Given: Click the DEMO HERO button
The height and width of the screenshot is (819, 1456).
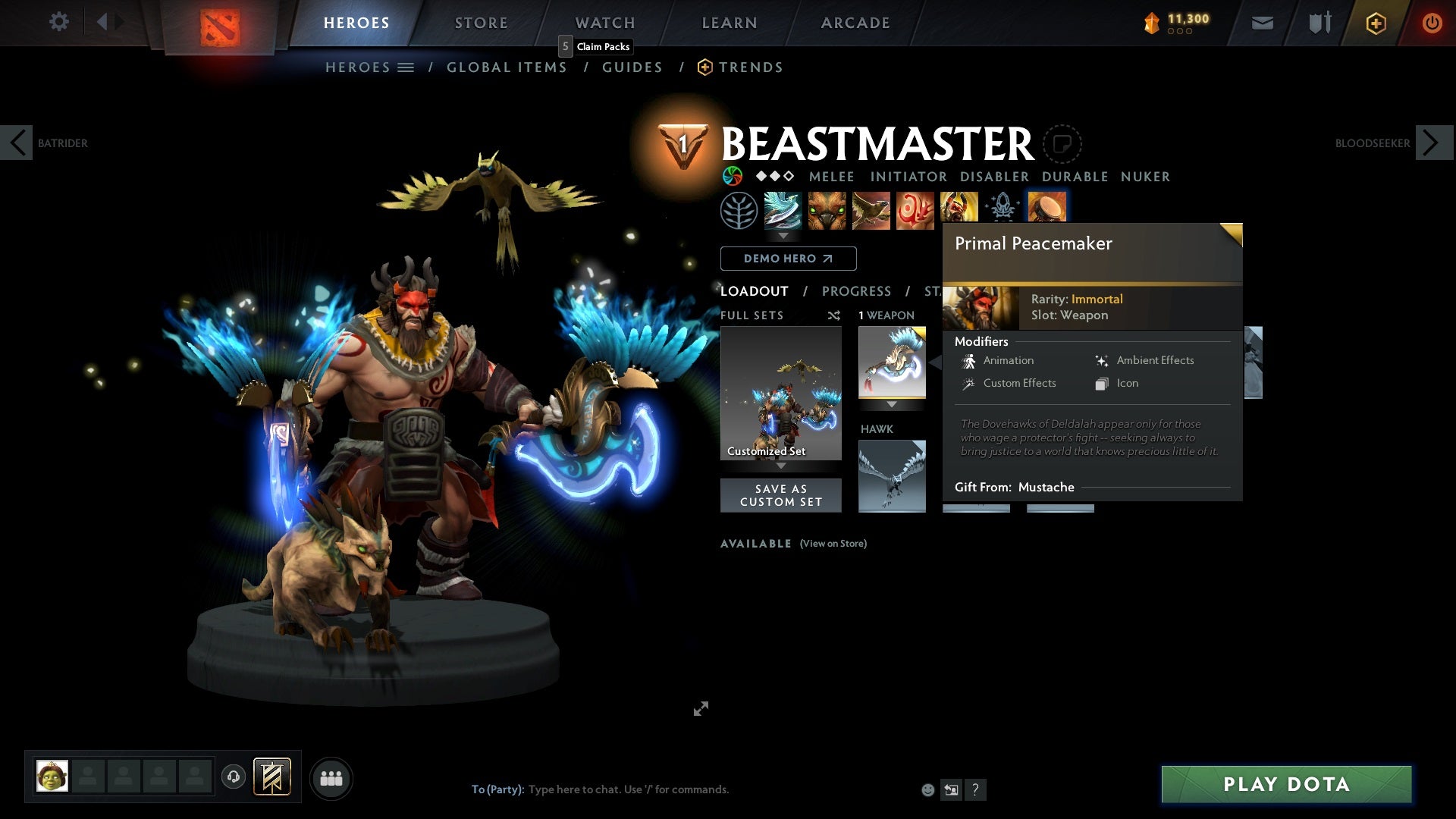Looking at the screenshot, I should pos(787,259).
